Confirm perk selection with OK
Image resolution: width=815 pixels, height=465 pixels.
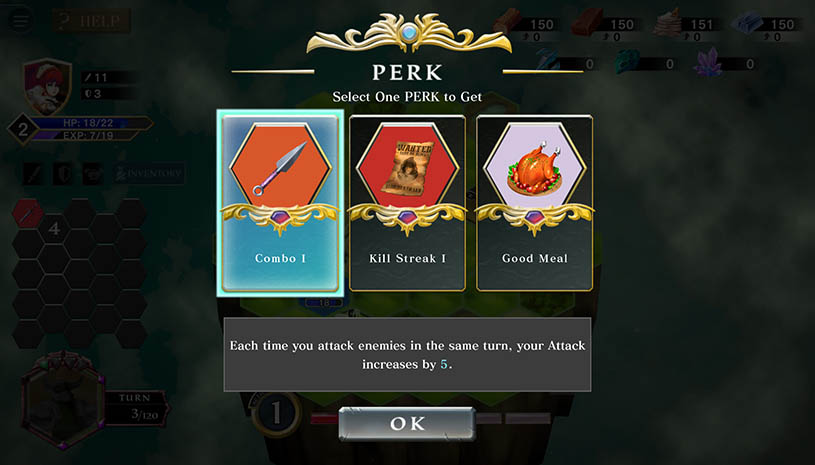pos(407,423)
